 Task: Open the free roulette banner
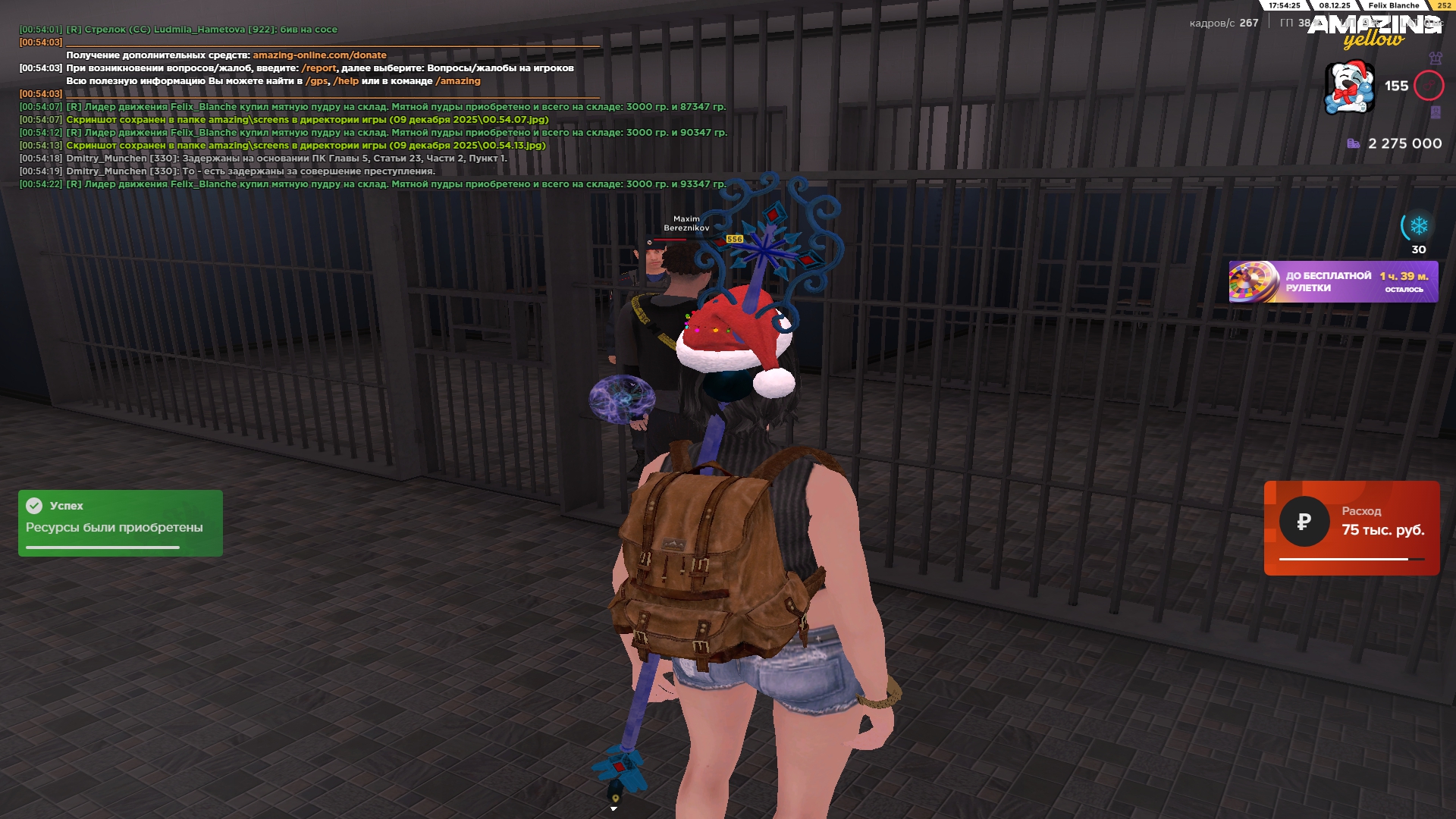pyautogui.click(x=1332, y=282)
